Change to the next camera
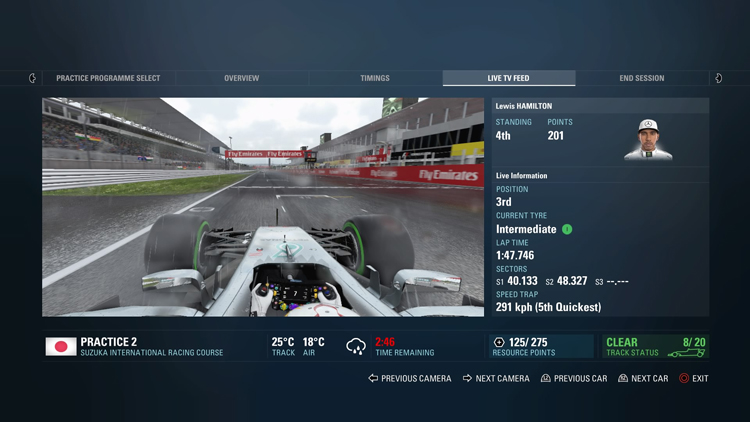Viewport: 750px width, 422px height. tap(497, 379)
